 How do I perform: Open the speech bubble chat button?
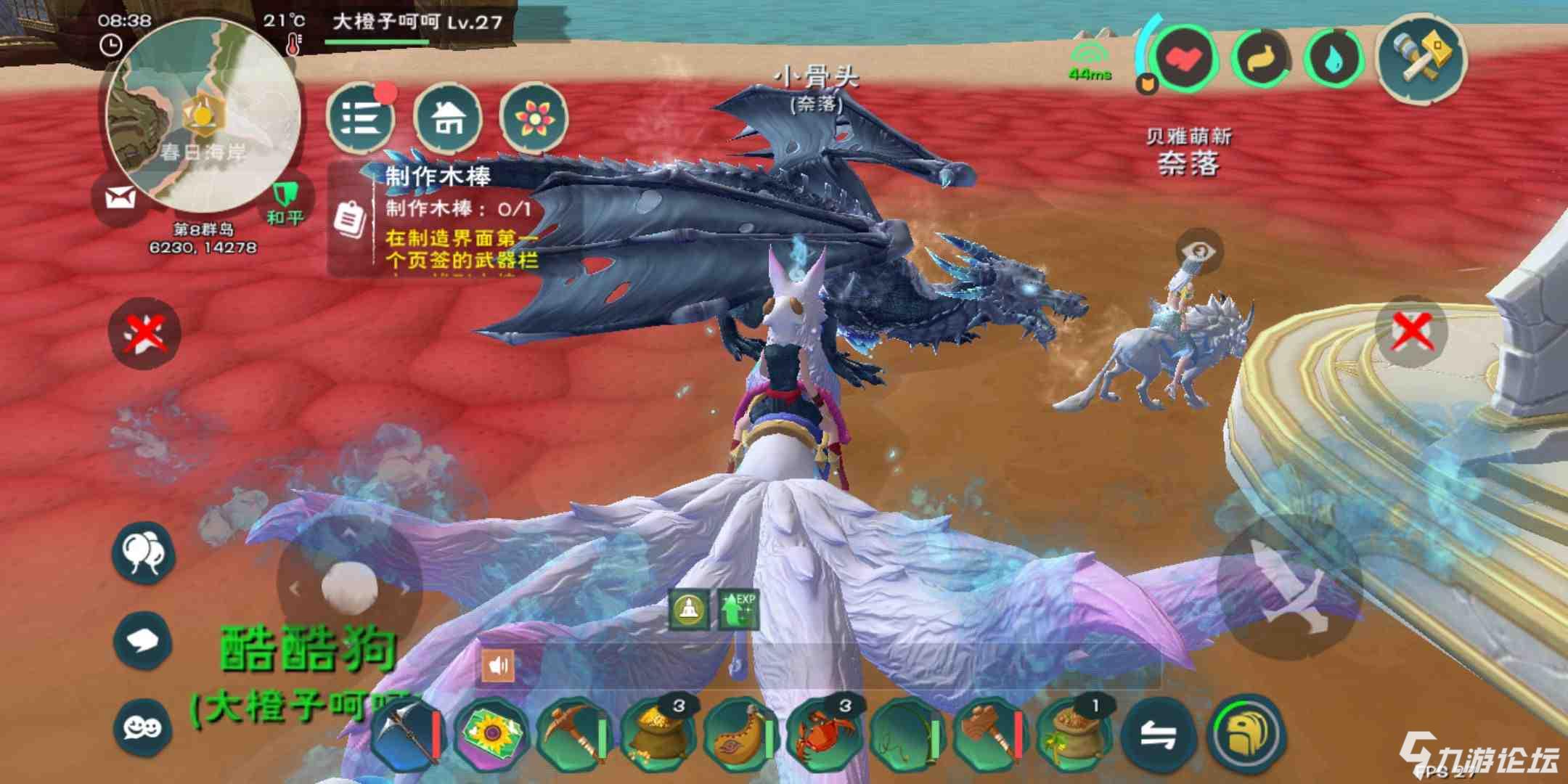point(143,640)
